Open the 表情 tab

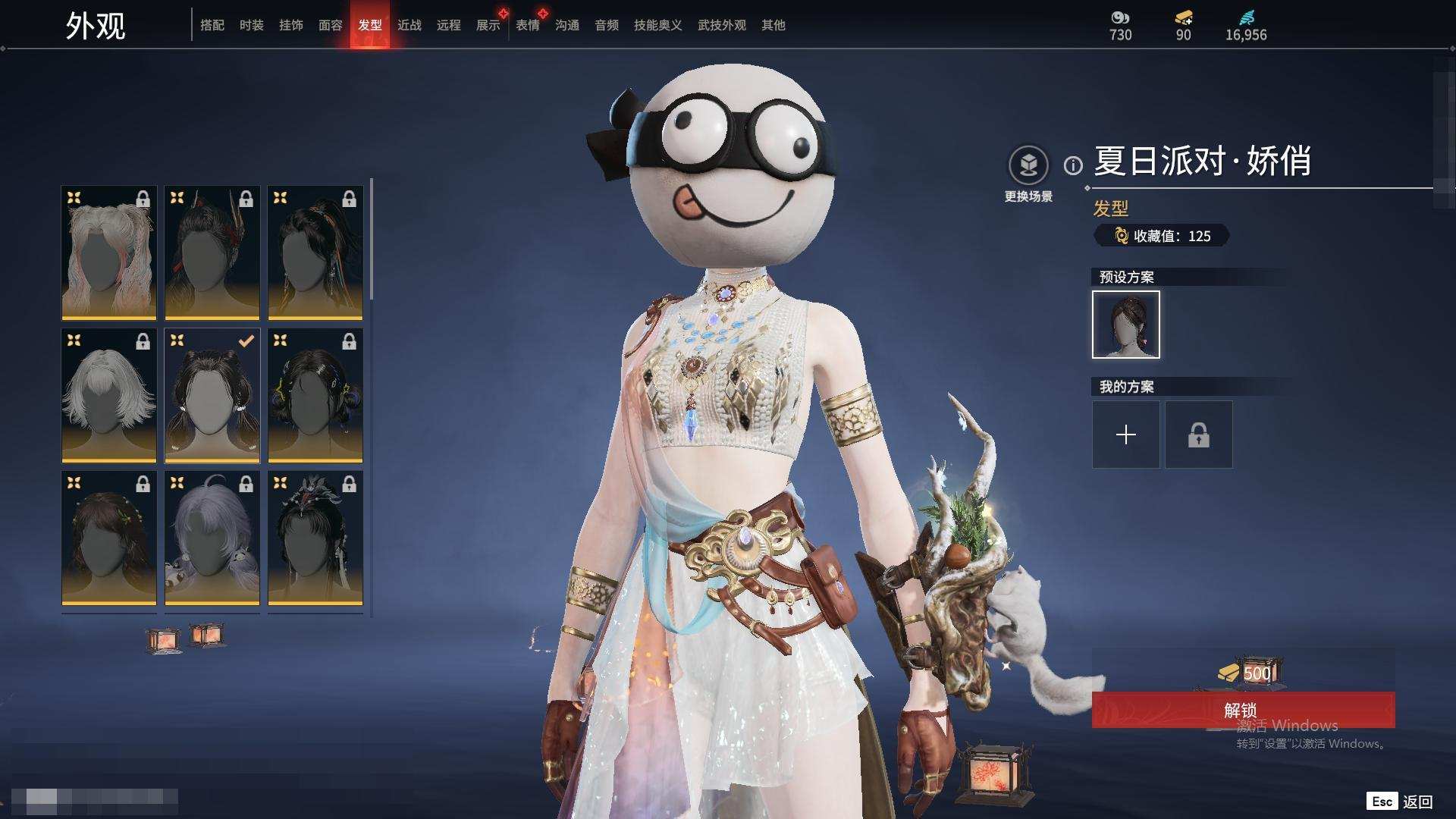click(528, 25)
